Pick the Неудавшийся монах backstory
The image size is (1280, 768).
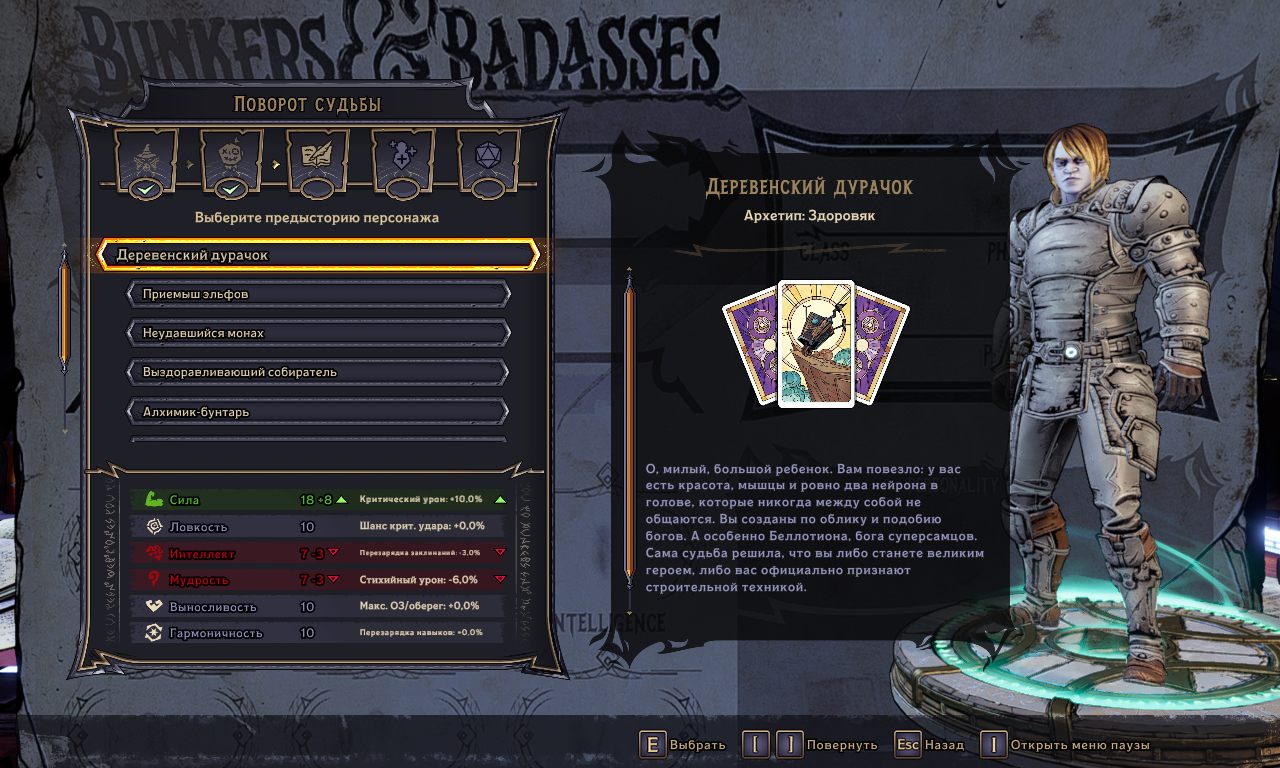pos(318,333)
